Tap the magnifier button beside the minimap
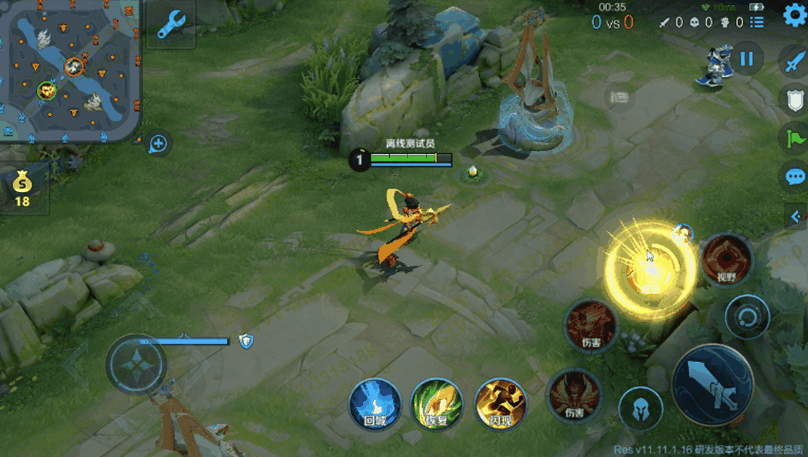The height and width of the screenshot is (457, 808). click(158, 144)
